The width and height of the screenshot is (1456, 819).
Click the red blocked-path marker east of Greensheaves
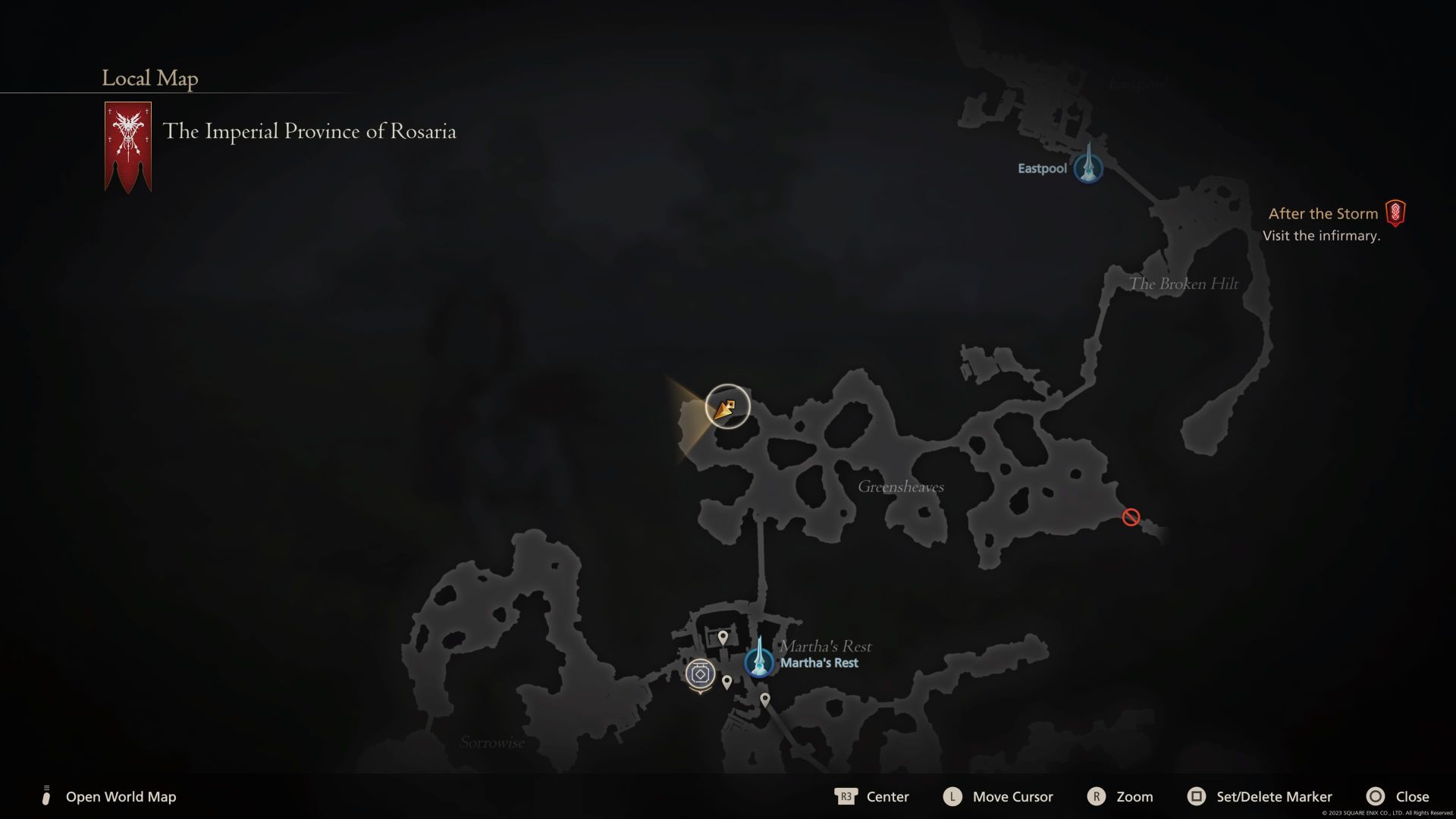[x=1131, y=516]
